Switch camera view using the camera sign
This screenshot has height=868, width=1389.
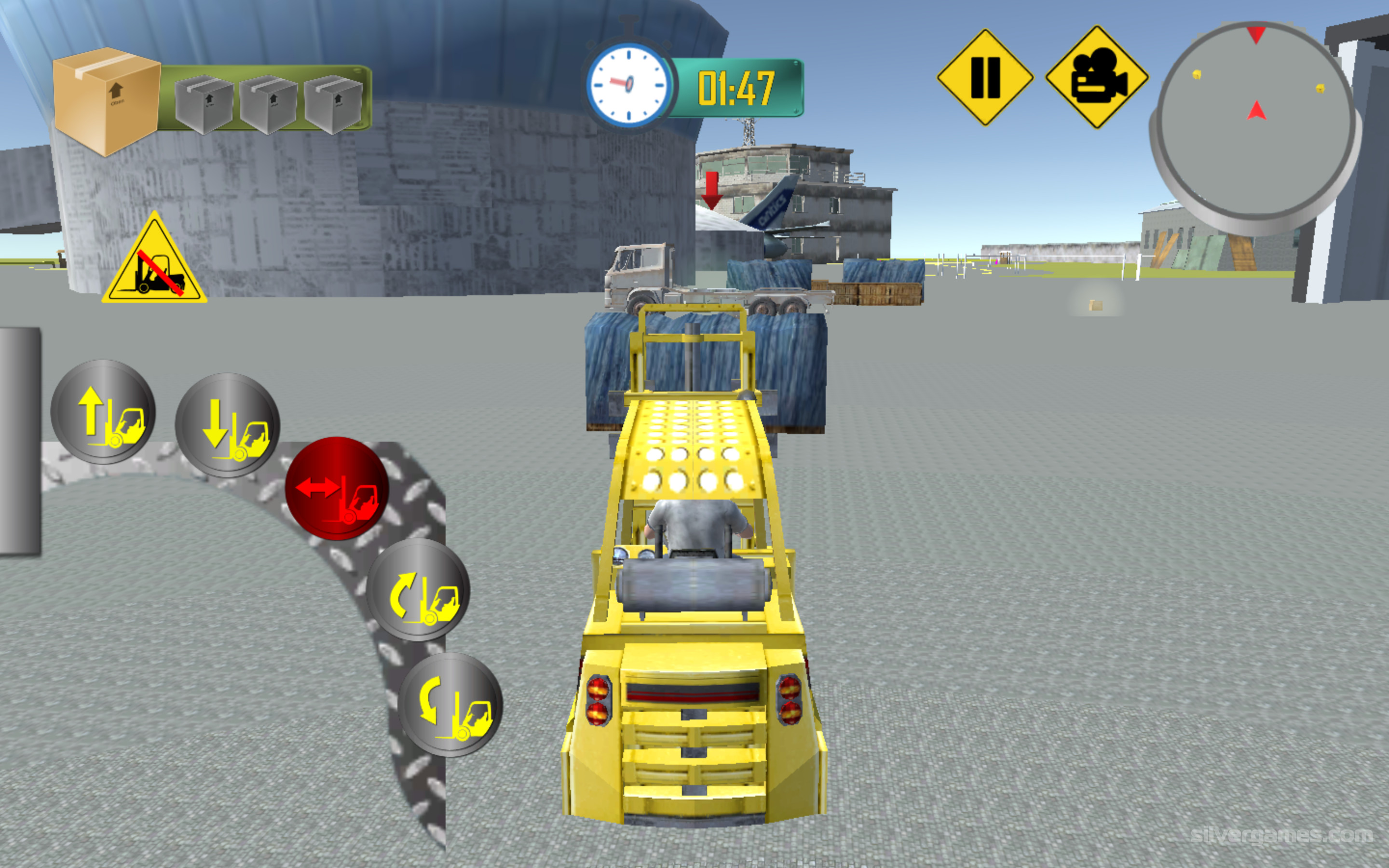click(x=1097, y=78)
